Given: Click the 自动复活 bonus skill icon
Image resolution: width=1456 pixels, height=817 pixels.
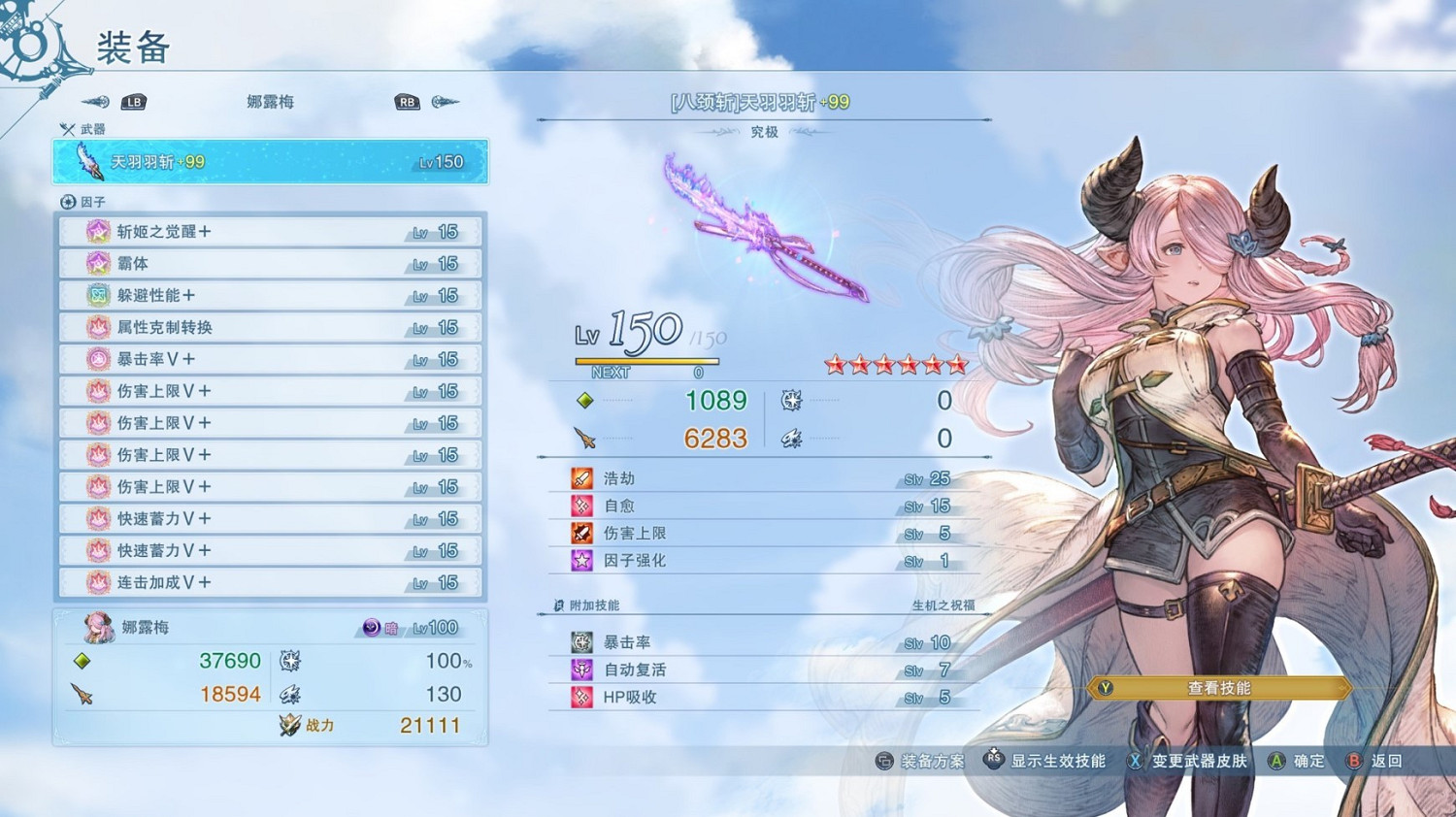Looking at the screenshot, I should (580, 669).
